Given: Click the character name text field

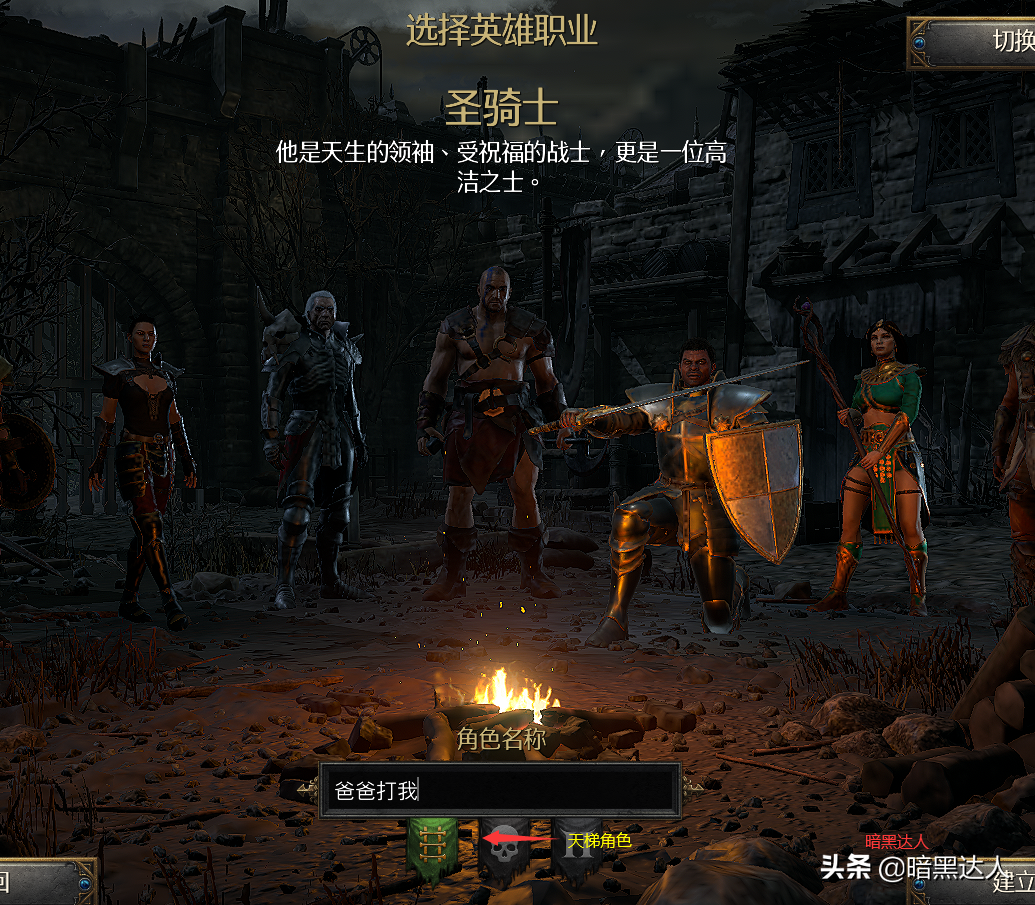Looking at the screenshot, I should pyautogui.click(x=500, y=790).
